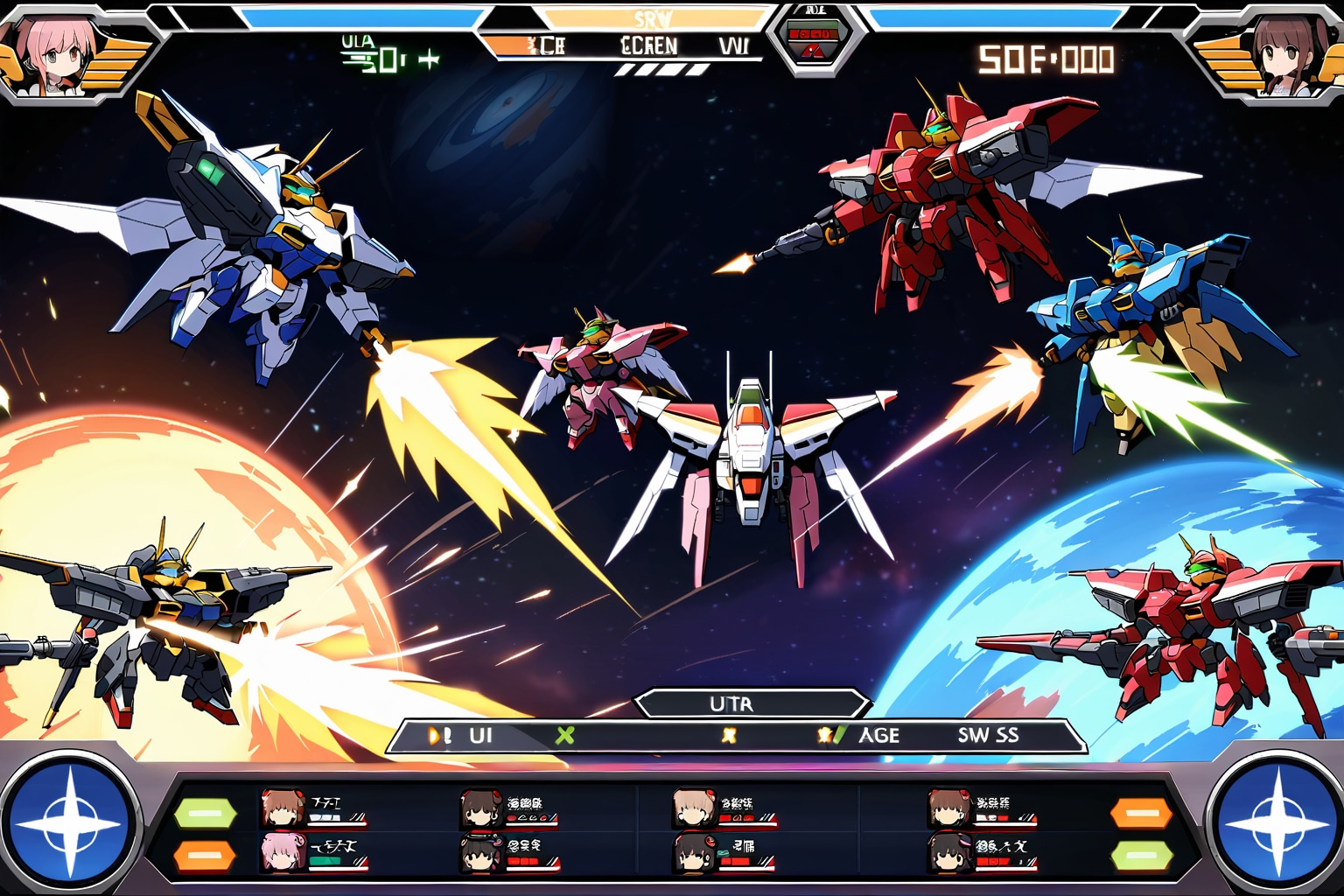Choose the light-haired pilot in the squad roster
Screen dimensions: 1344x896
(x=691, y=808)
